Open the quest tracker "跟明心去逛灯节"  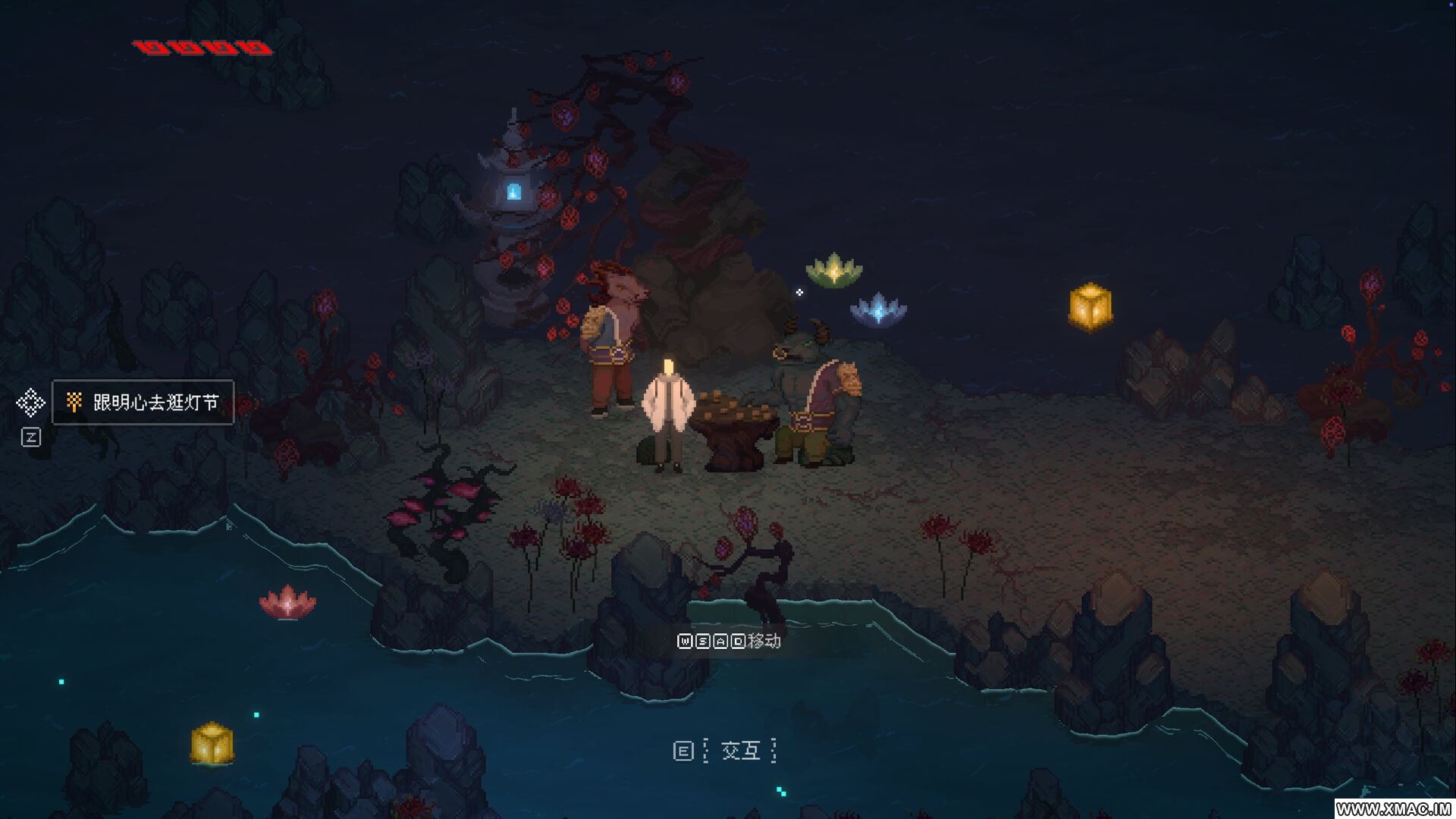(x=143, y=402)
